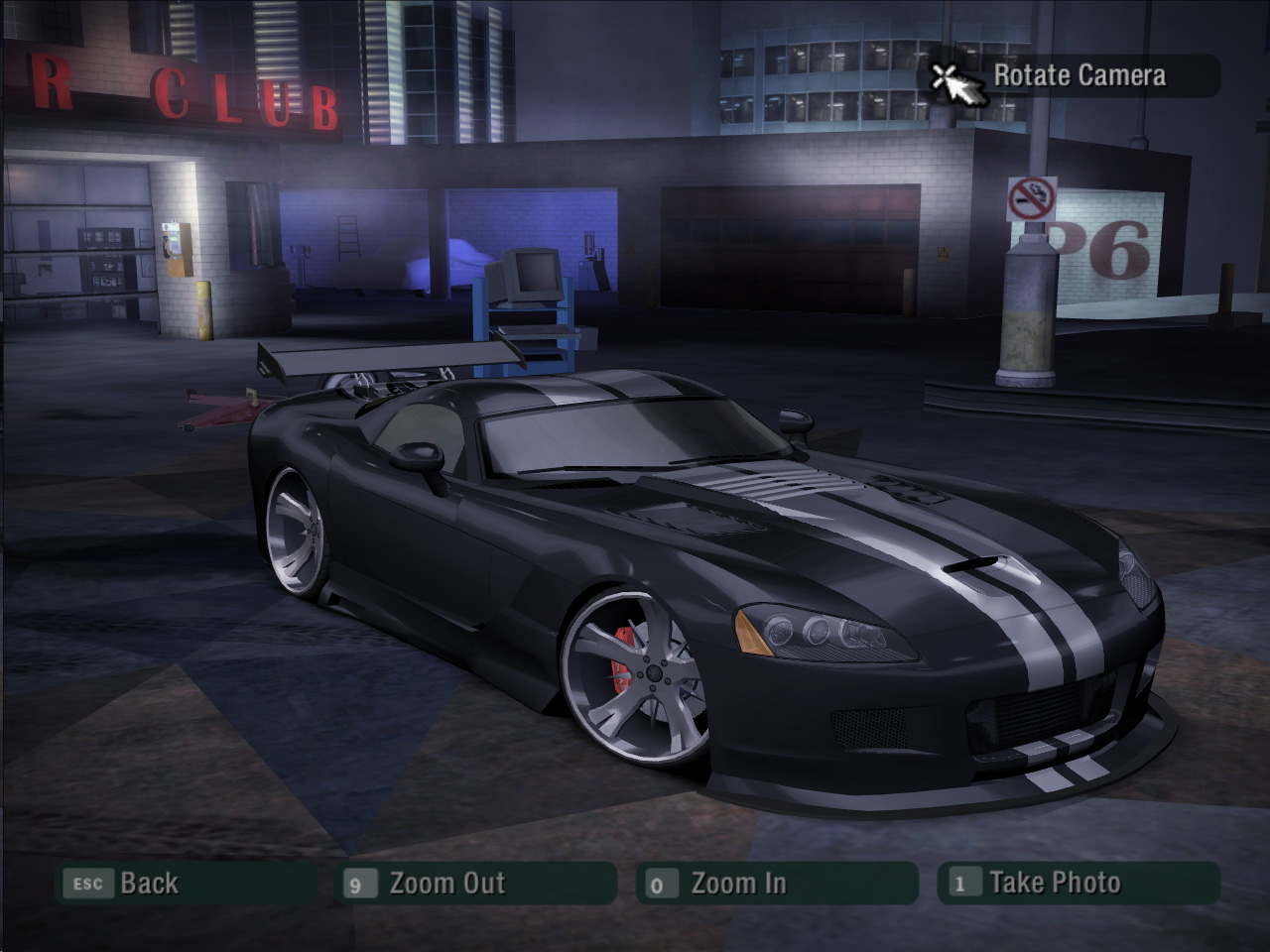Go back with the Back button
This screenshot has width=1270, height=952.
click(186, 883)
